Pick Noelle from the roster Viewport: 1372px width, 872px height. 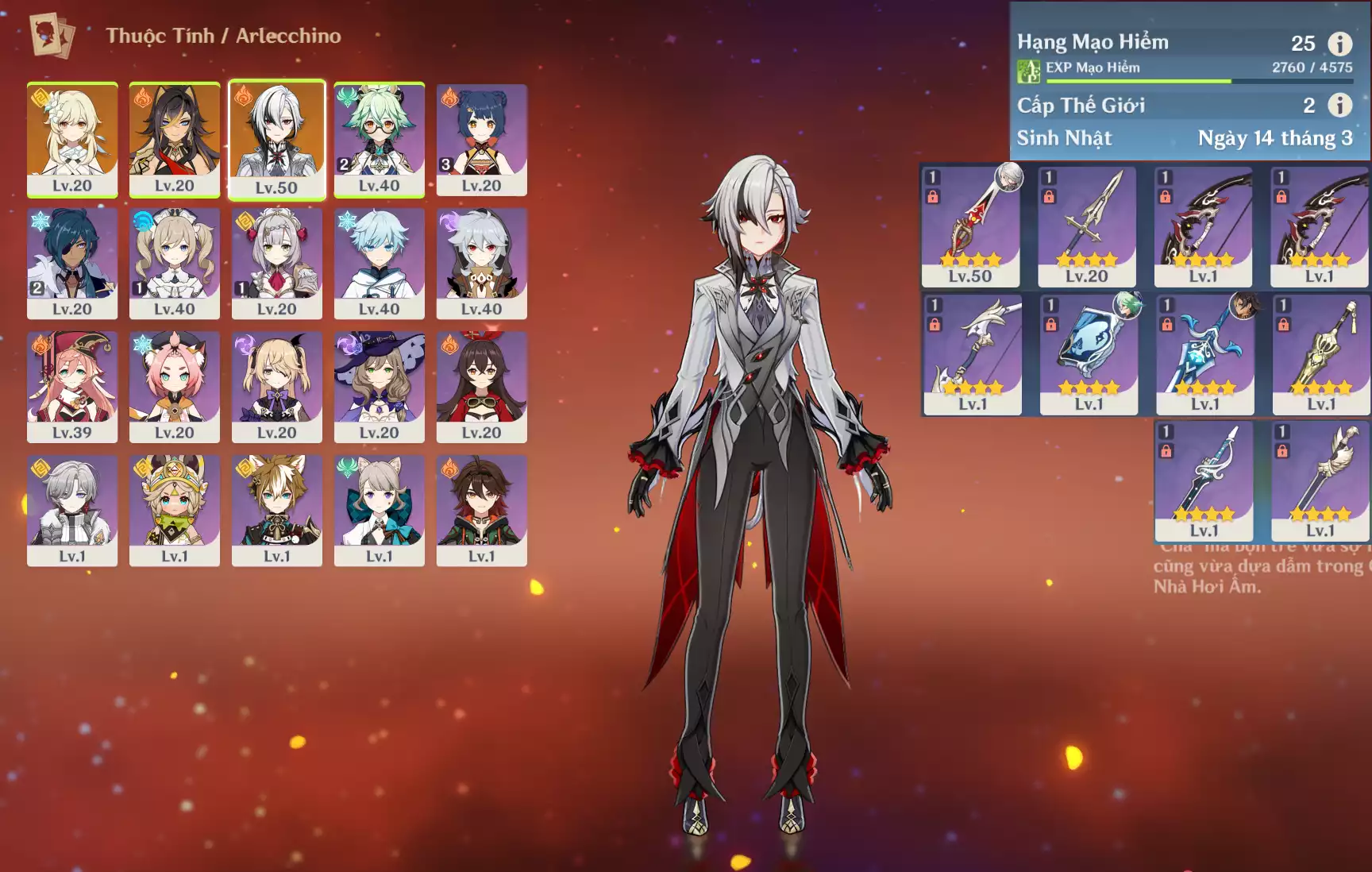point(277,262)
